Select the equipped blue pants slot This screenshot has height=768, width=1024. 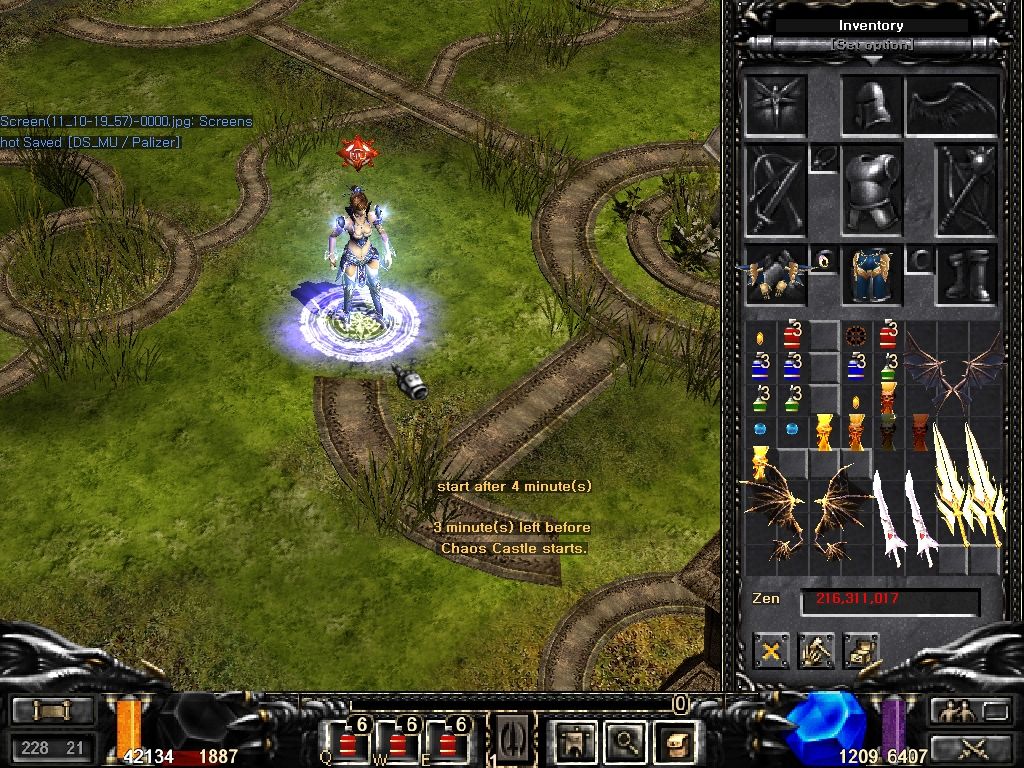871,274
